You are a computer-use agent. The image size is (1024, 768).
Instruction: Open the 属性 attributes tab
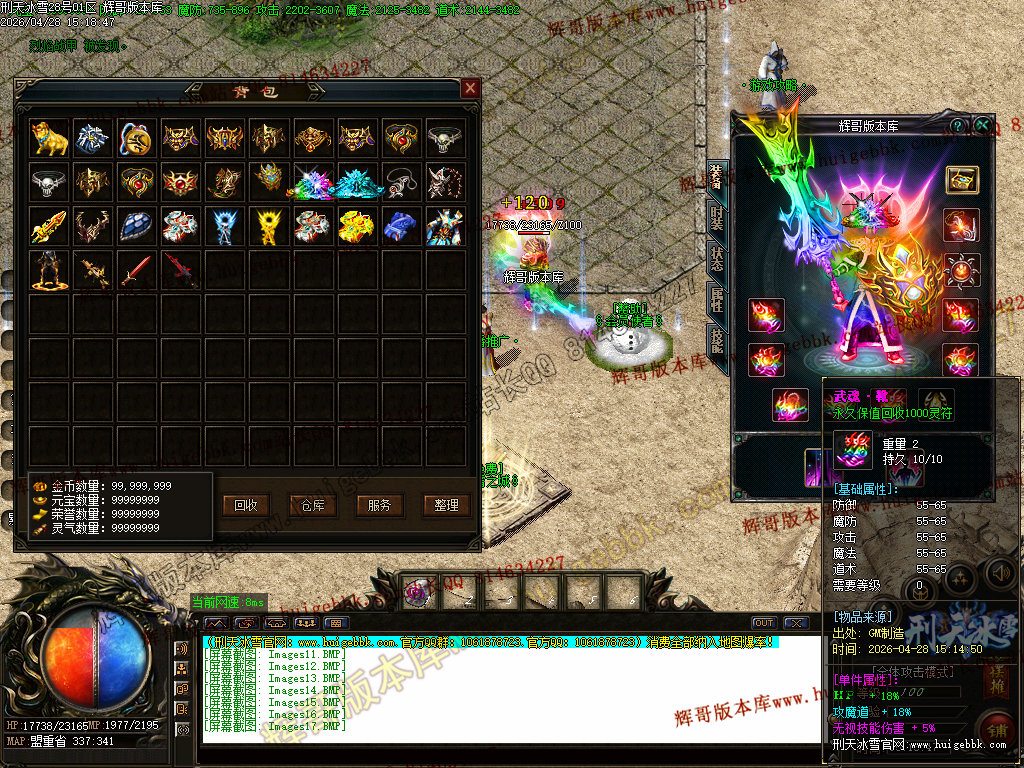pyautogui.click(x=717, y=299)
